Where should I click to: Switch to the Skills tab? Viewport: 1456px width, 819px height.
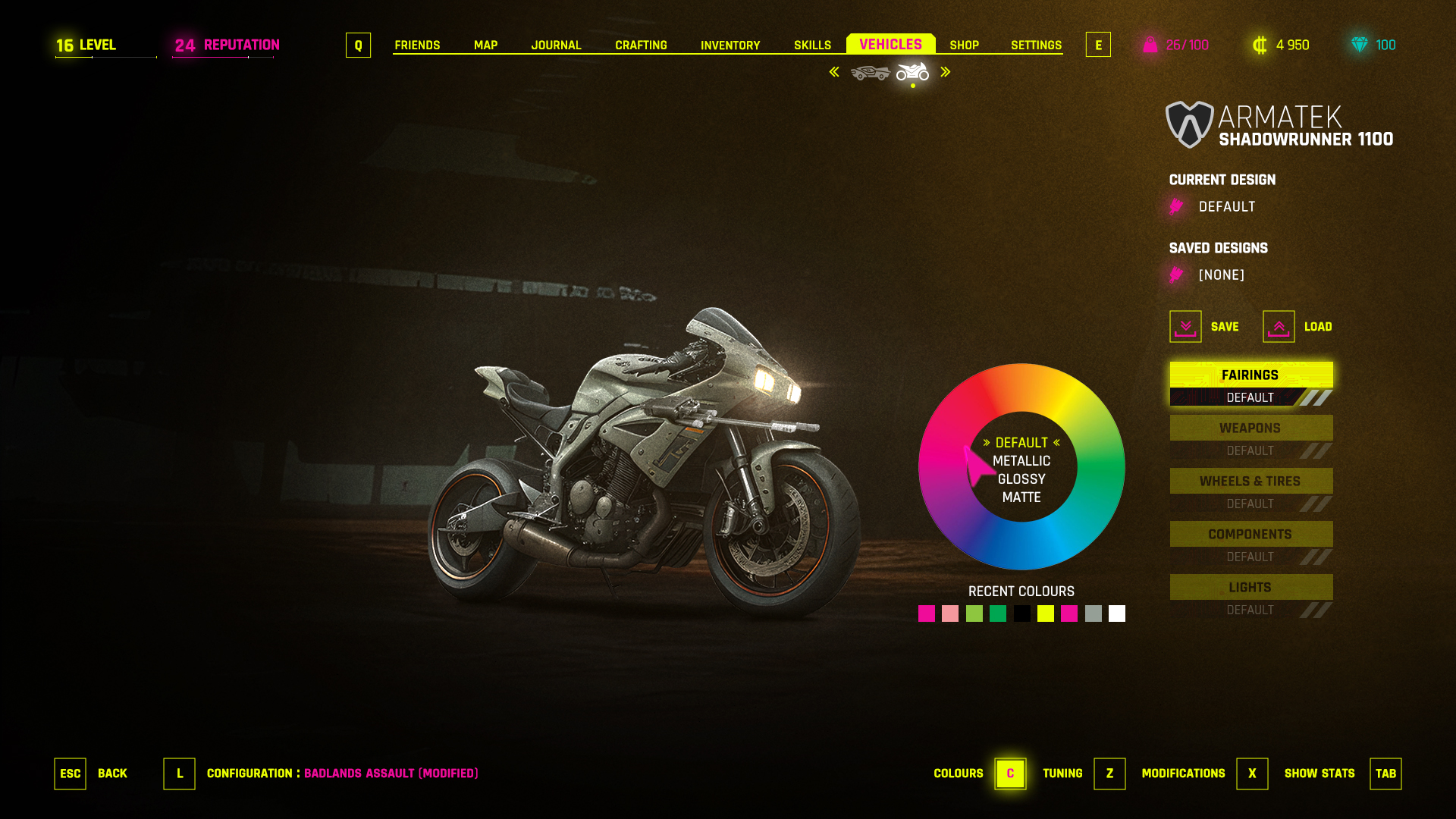pos(812,45)
